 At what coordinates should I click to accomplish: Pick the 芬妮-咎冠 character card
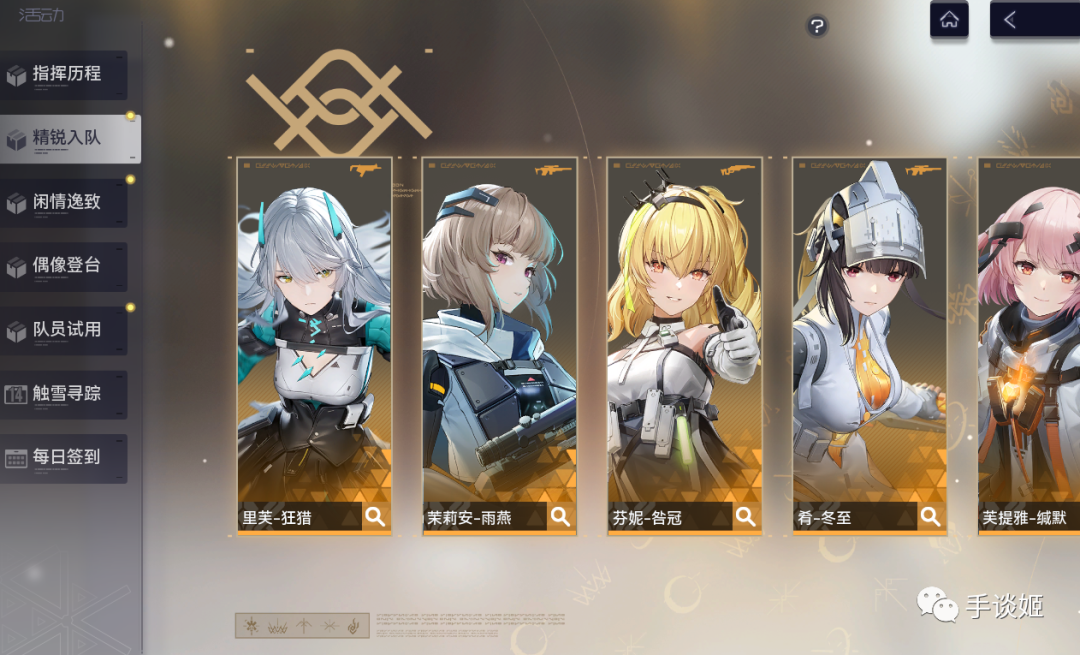[684, 330]
